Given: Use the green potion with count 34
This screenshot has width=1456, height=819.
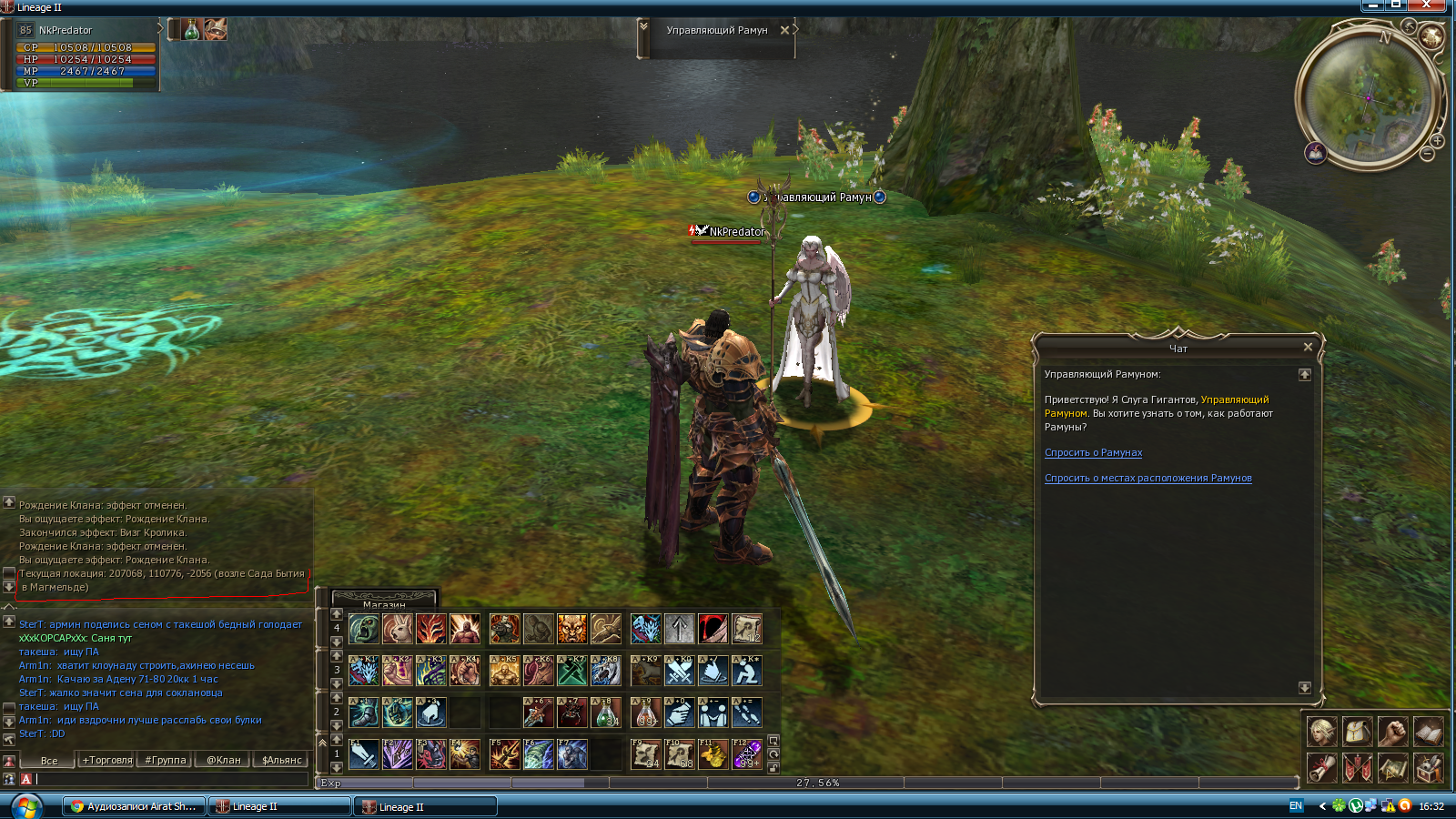Looking at the screenshot, I should coord(606,713).
